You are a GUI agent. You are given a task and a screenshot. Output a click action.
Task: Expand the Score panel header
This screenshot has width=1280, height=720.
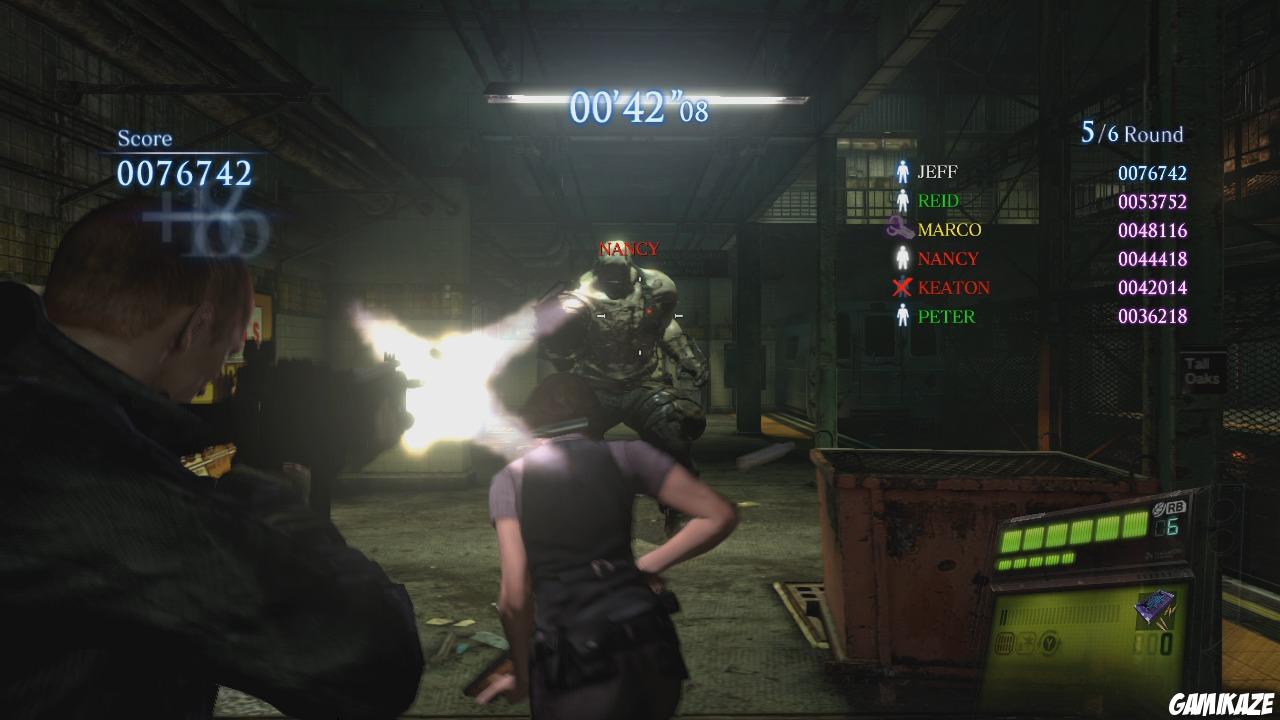[145, 138]
